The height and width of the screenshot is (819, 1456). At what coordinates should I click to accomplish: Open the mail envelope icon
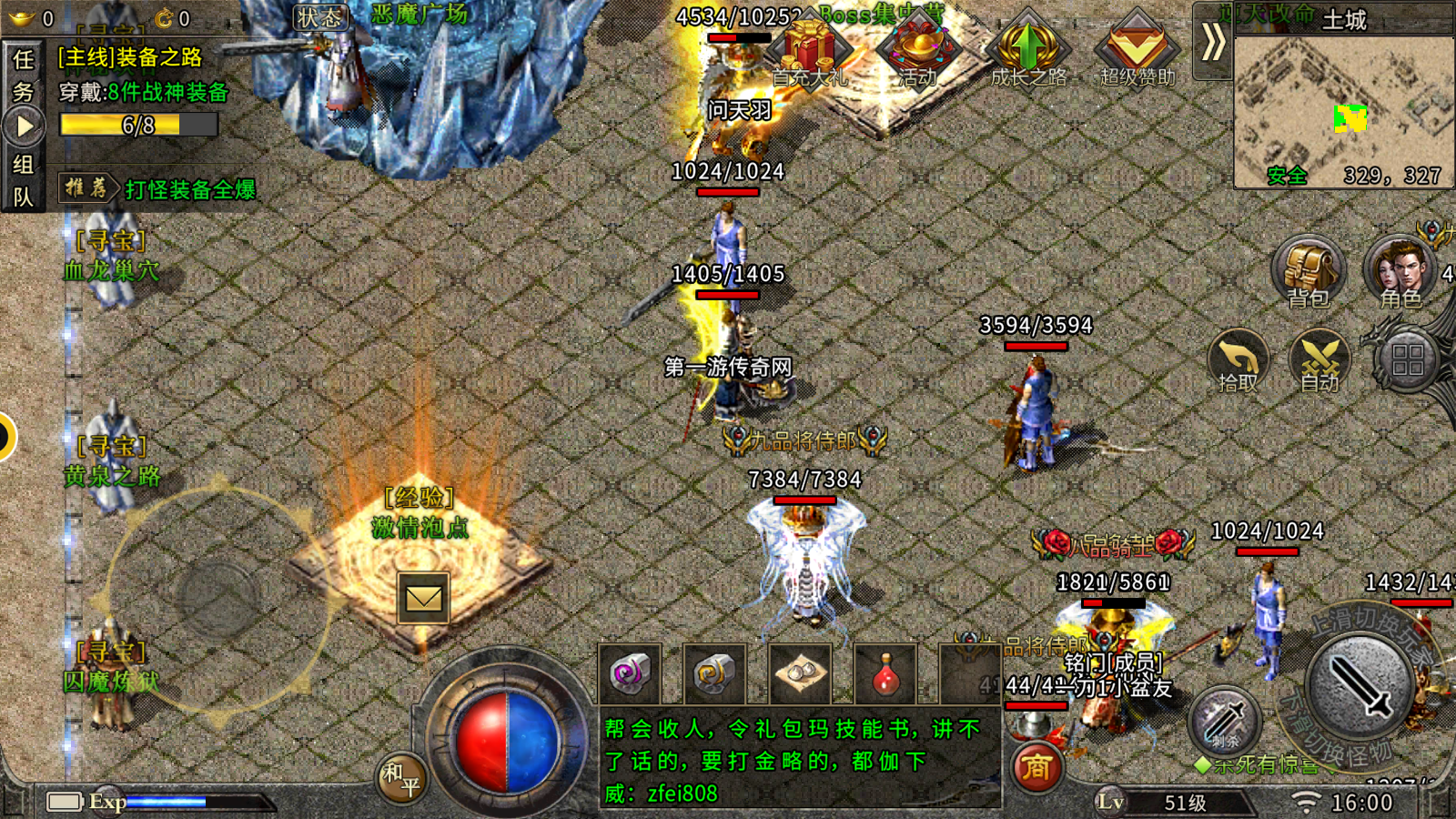tap(423, 598)
